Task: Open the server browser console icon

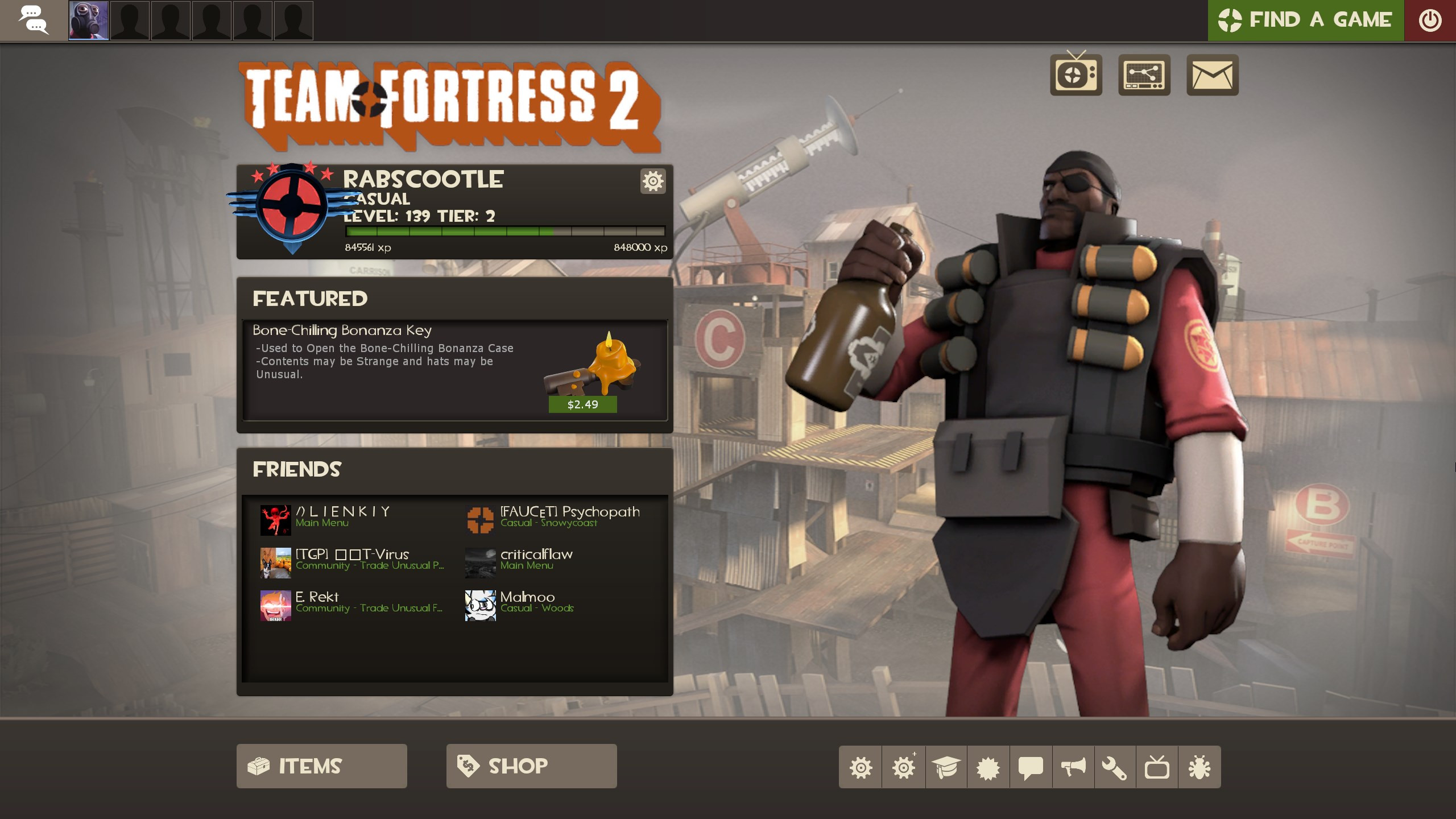Action: coord(1143,75)
